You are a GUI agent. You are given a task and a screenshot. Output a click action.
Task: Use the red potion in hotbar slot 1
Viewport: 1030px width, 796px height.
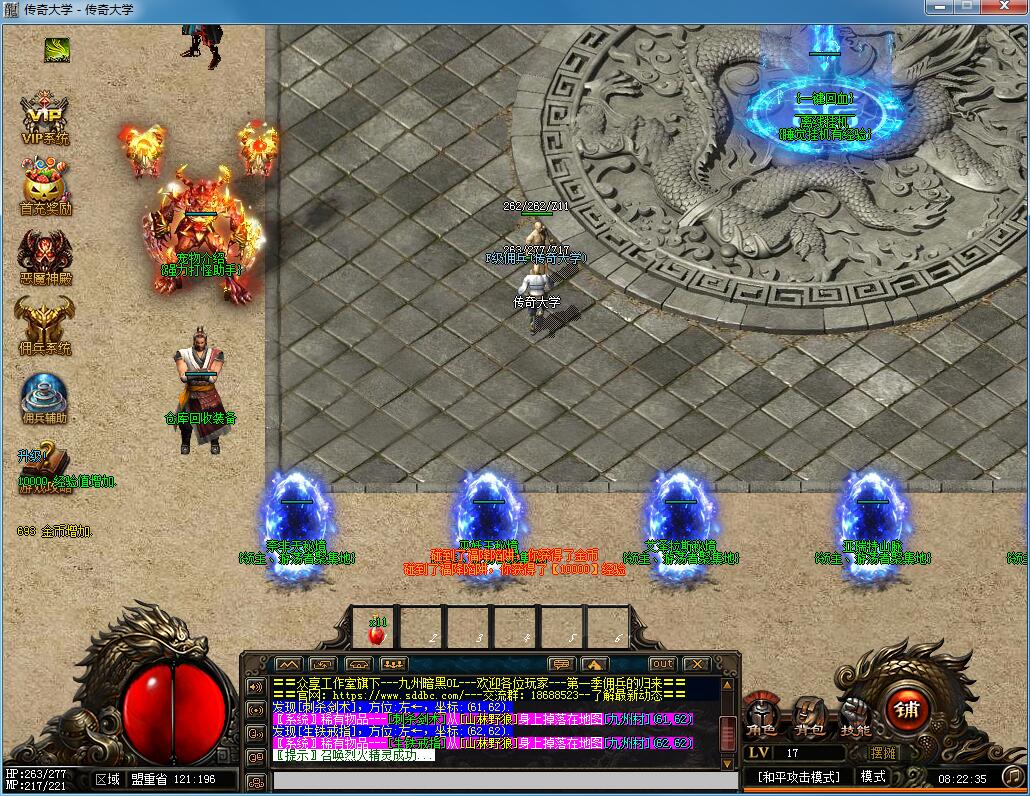[x=376, y=630]
